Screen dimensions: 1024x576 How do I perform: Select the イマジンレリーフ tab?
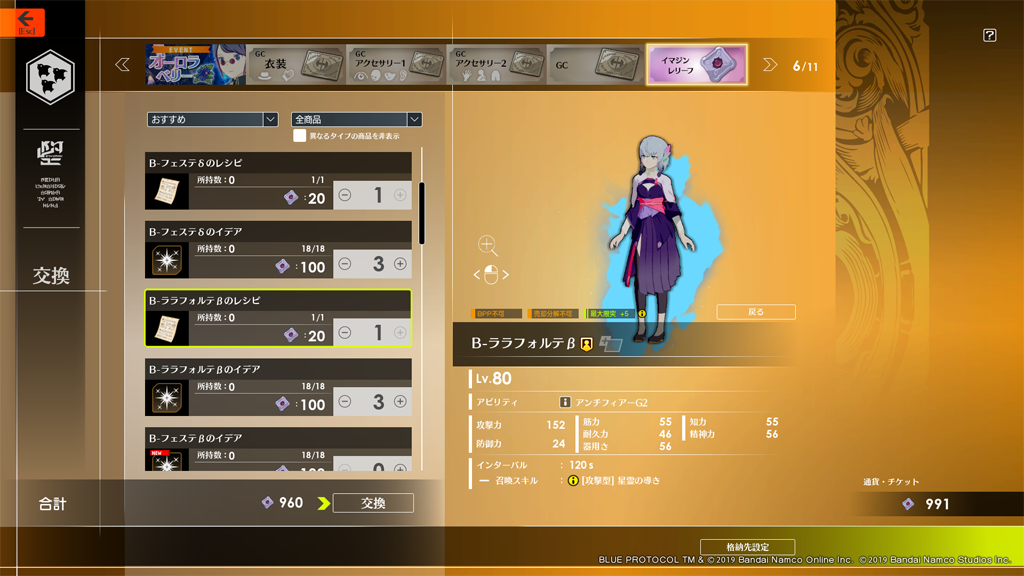click(x=696, y=65)
